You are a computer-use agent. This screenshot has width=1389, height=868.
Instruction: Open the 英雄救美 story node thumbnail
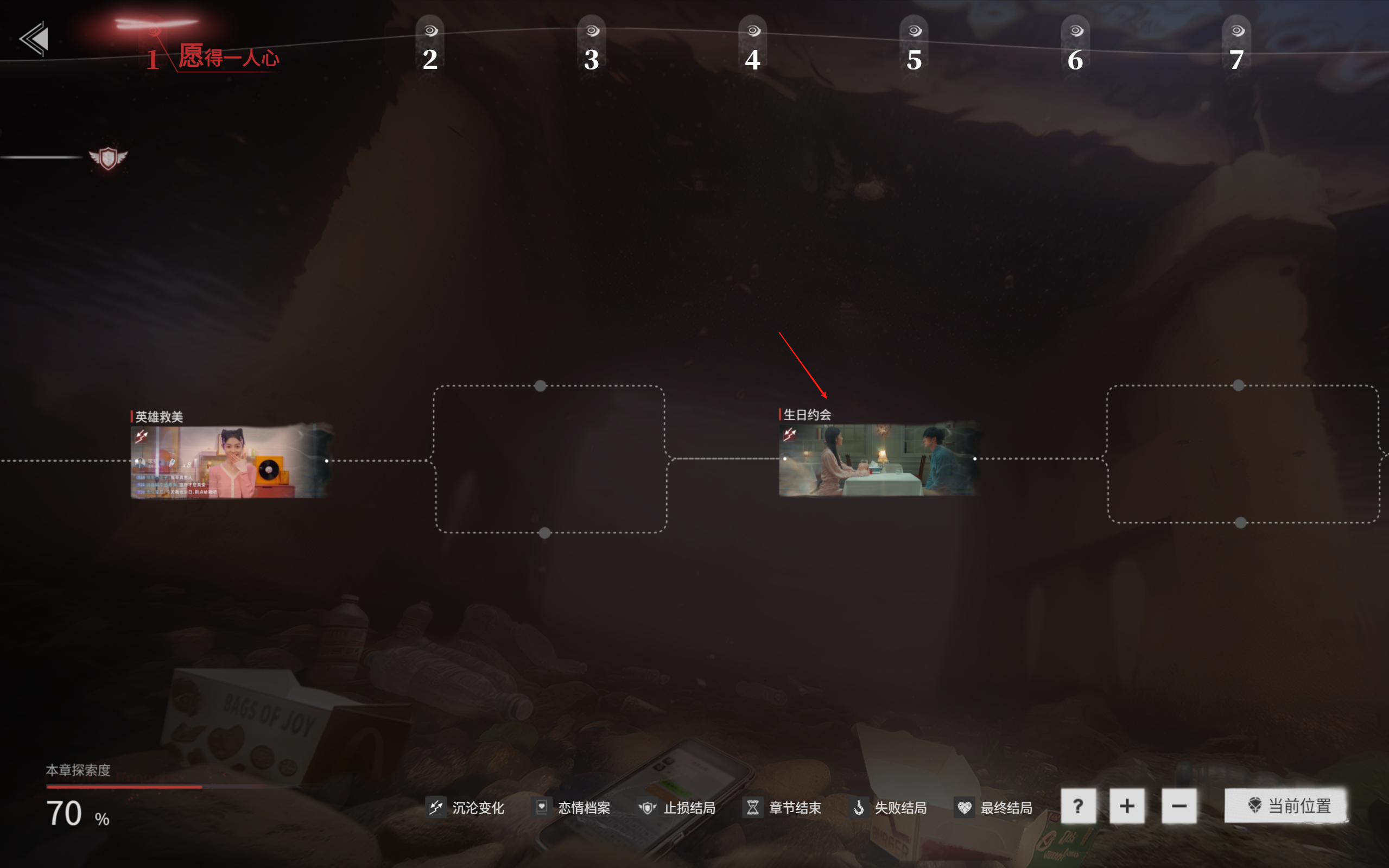pos(230,461)
